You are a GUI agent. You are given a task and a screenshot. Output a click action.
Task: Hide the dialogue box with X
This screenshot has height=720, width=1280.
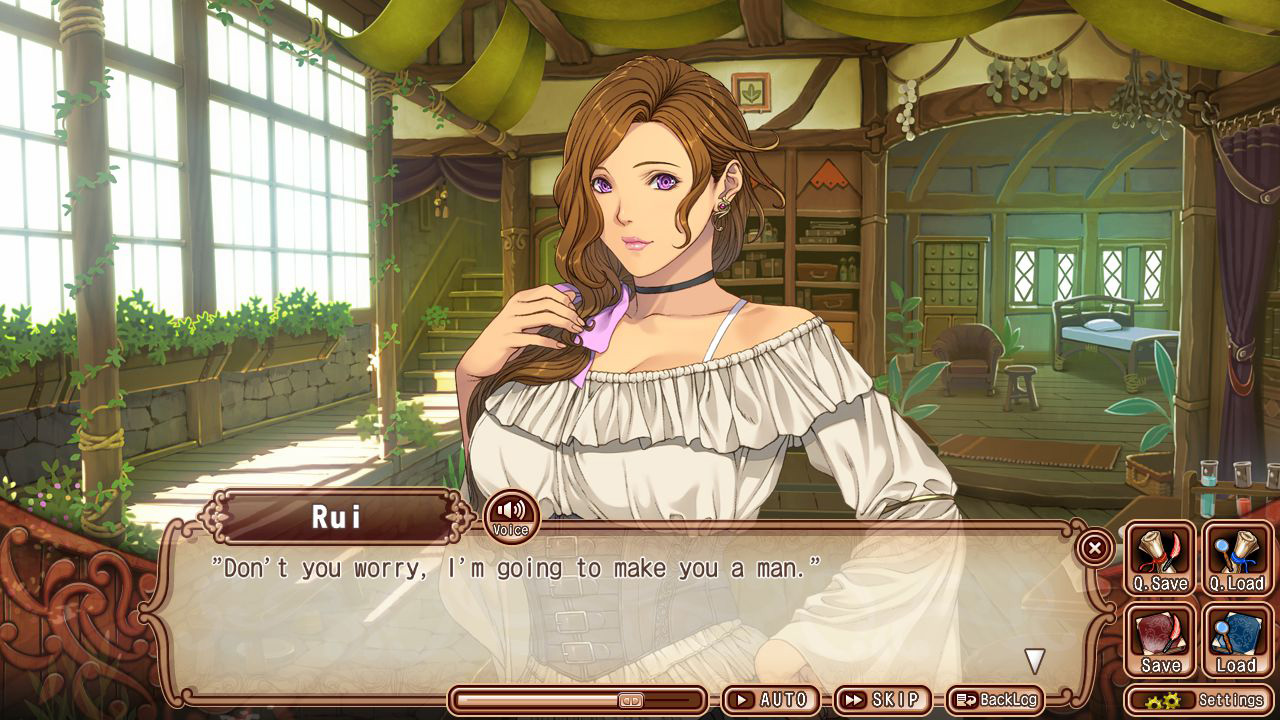tap(1095, 548)
